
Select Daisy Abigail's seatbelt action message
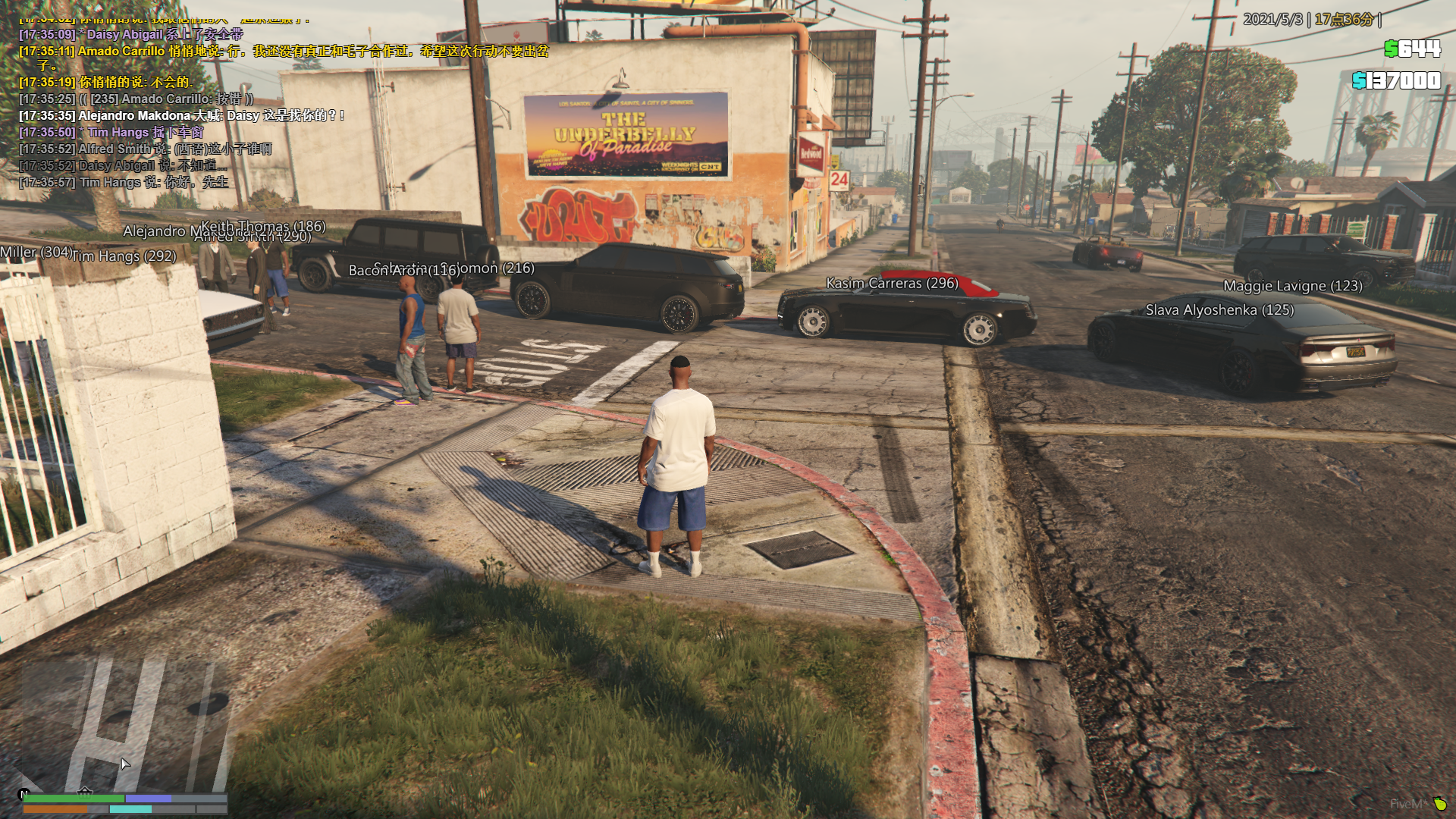(x=130, y=35)
